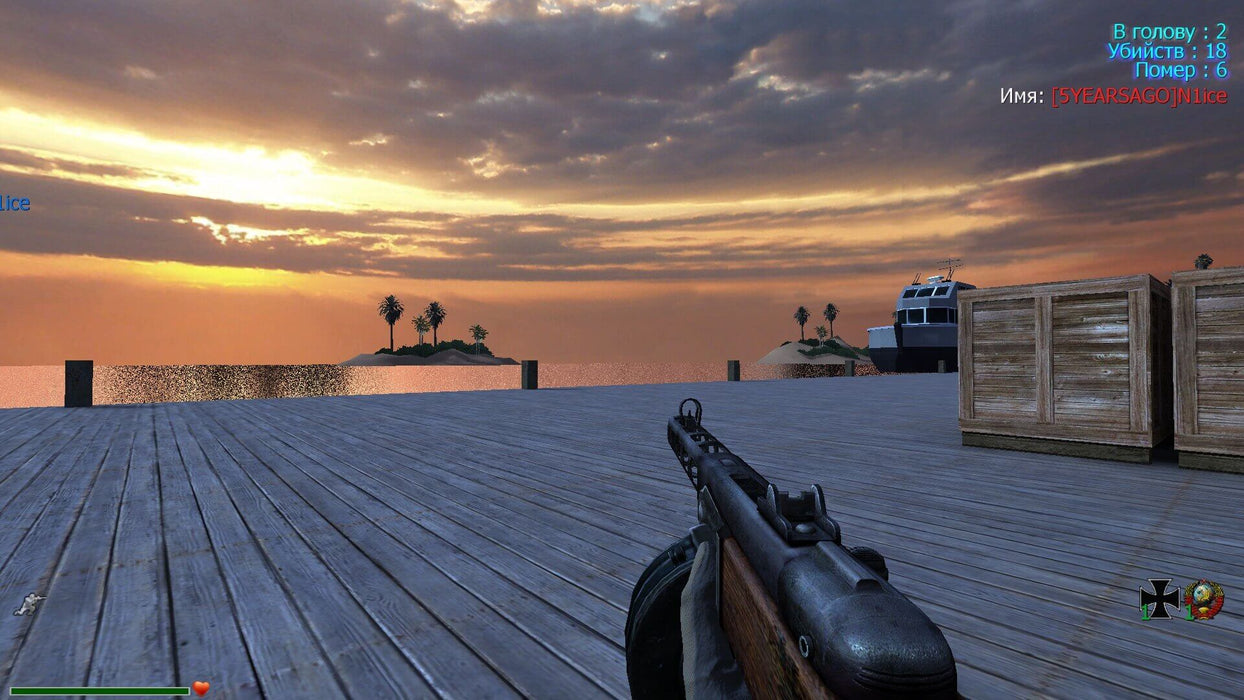This screenshot has height=700, width=1244.
Task: Click the Soviet emblem team icon
Action: (x=1205, y=599)
